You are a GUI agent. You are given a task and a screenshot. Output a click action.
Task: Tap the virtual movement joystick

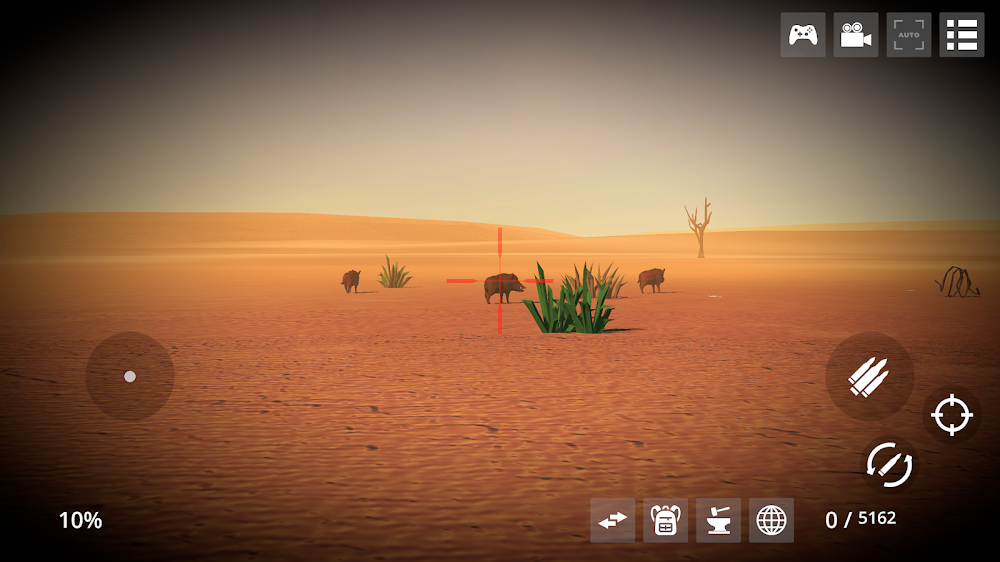tap(130, 376)
